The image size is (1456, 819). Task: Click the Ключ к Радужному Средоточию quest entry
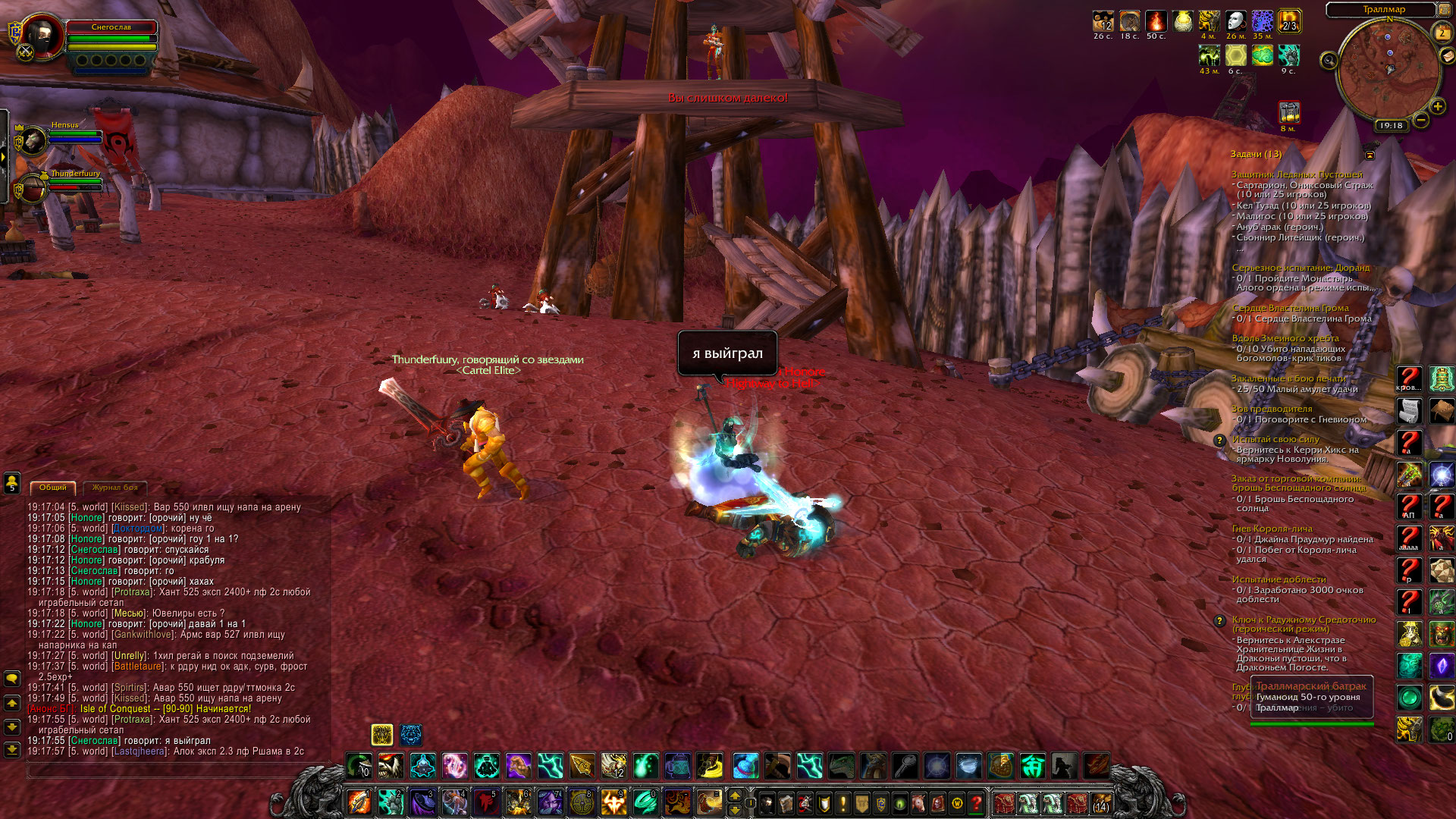[x=1303, y=624]
